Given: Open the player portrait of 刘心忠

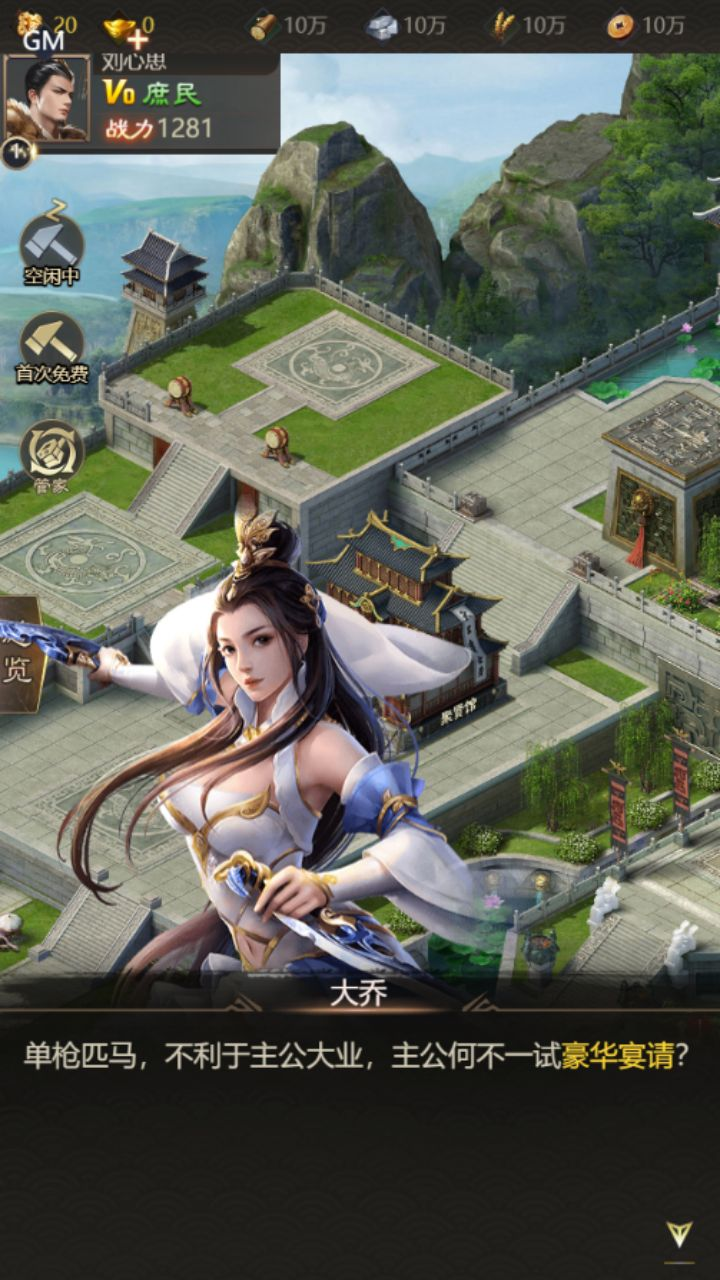Looking at the screenshot, I should coord(46,98).
